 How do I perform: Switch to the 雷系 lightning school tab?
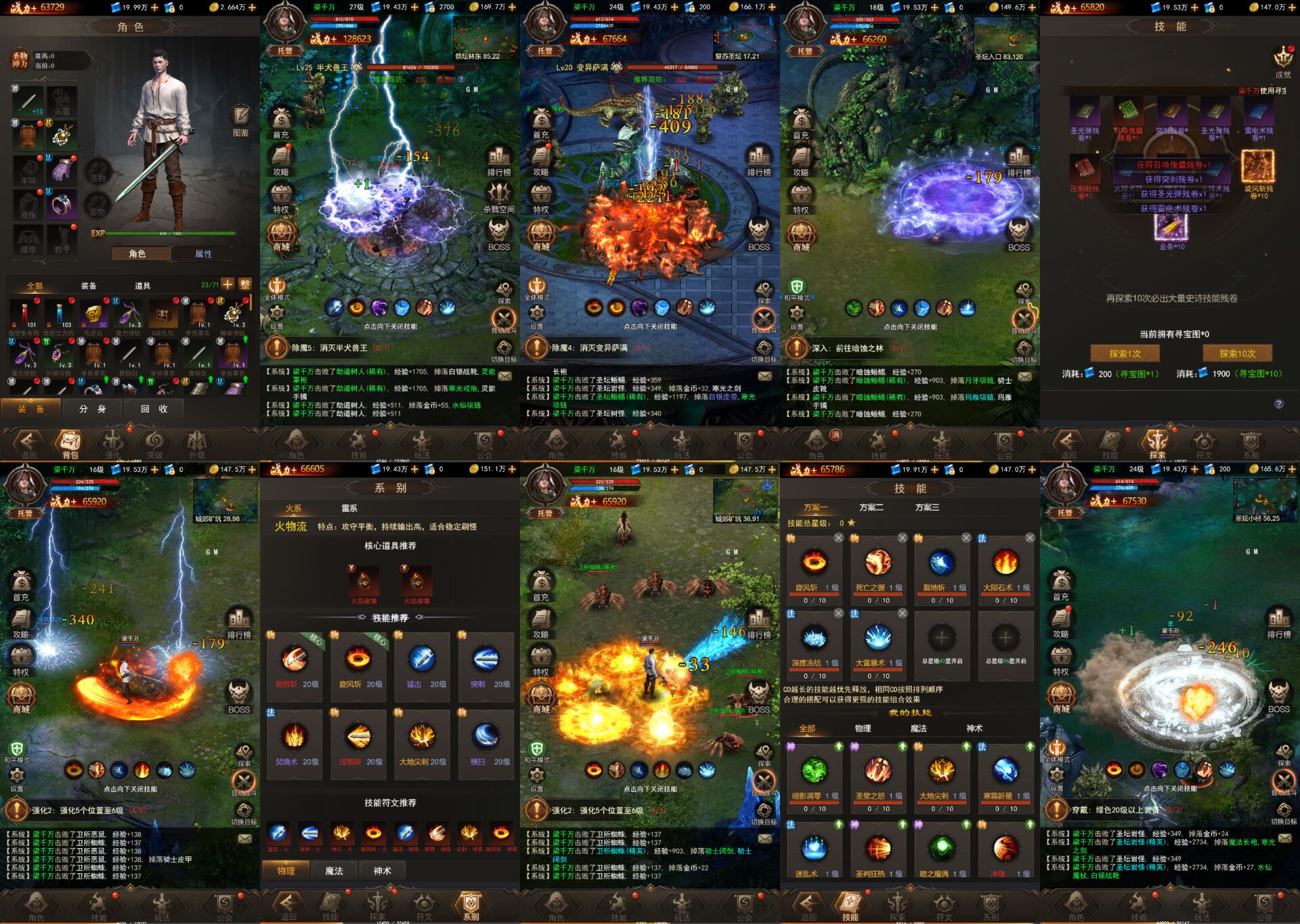coord(349,508)
